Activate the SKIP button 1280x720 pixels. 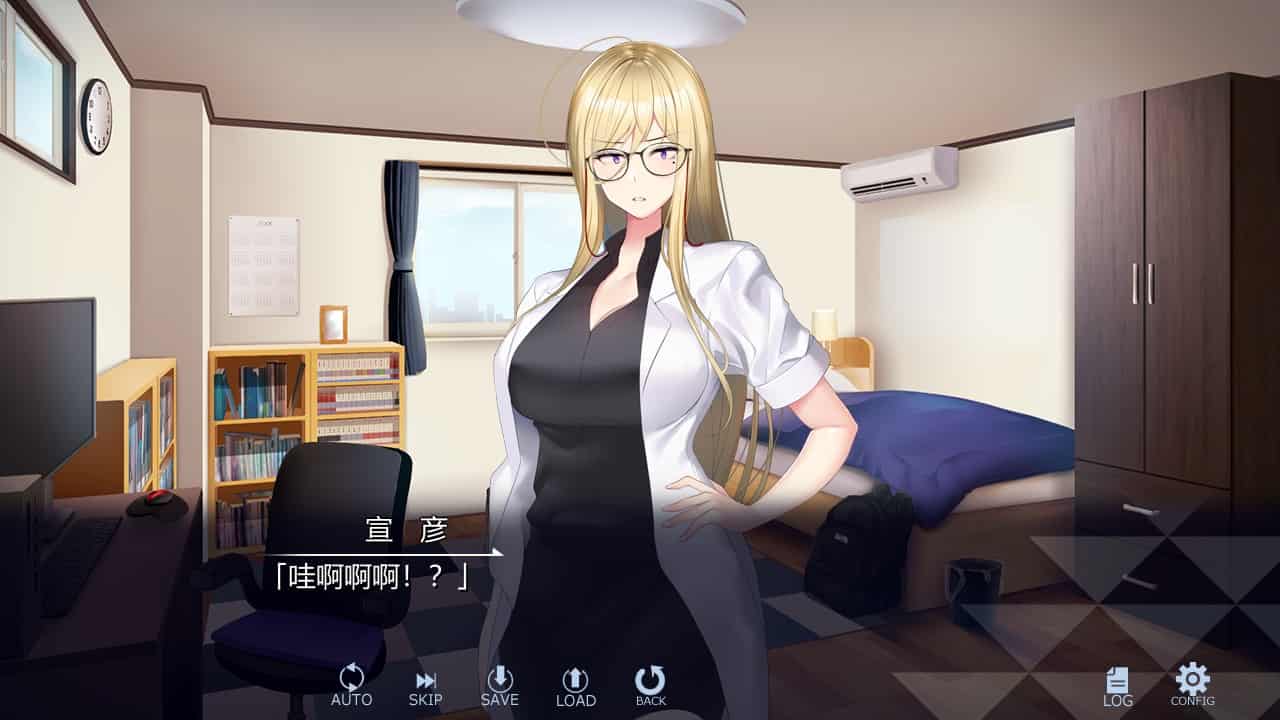click(425, 687)
